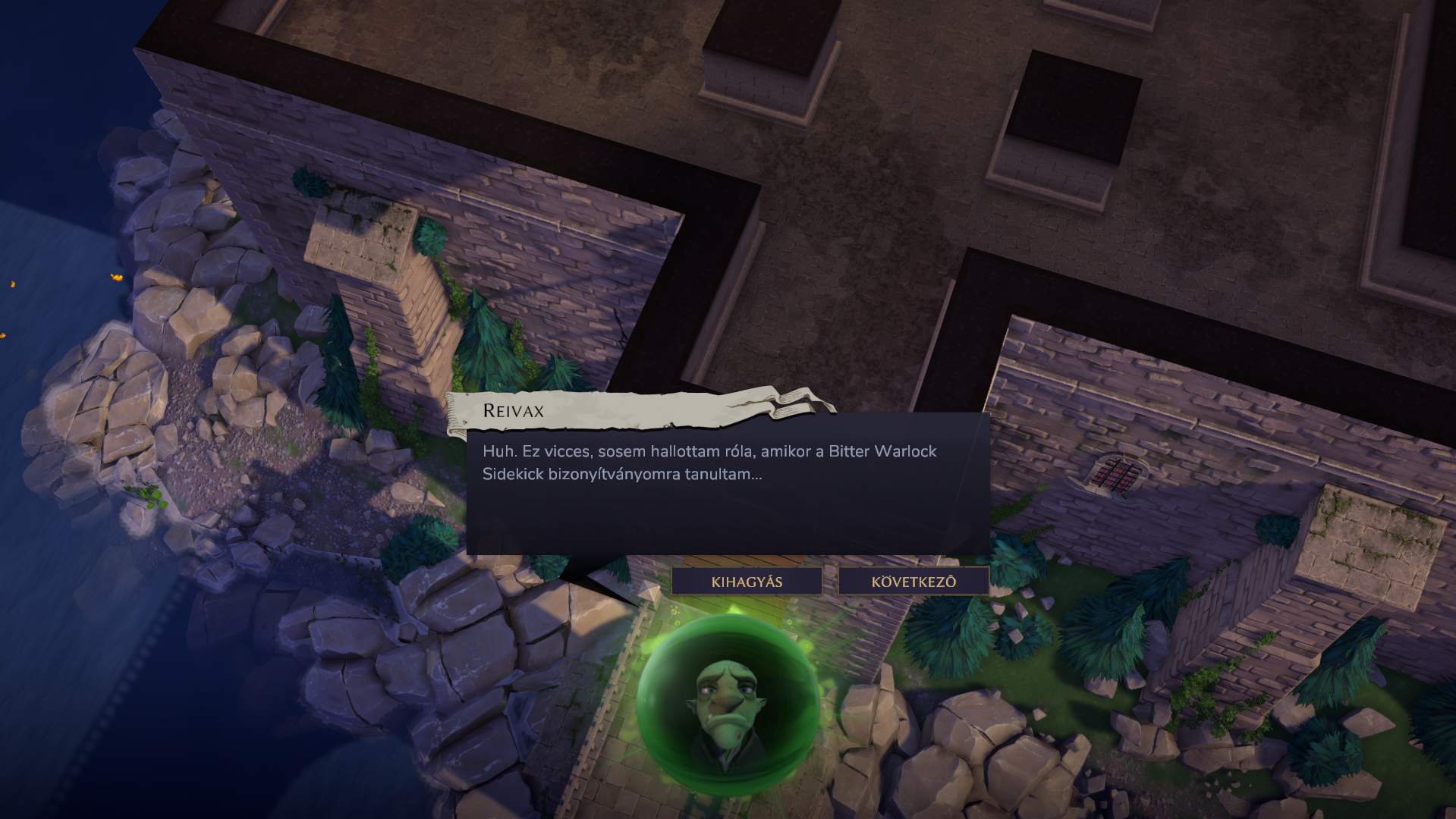Skip the dialogue with Kihagyás
Image resolution: width=1456 pixels, height=819 pixels.
coord(747,582)
